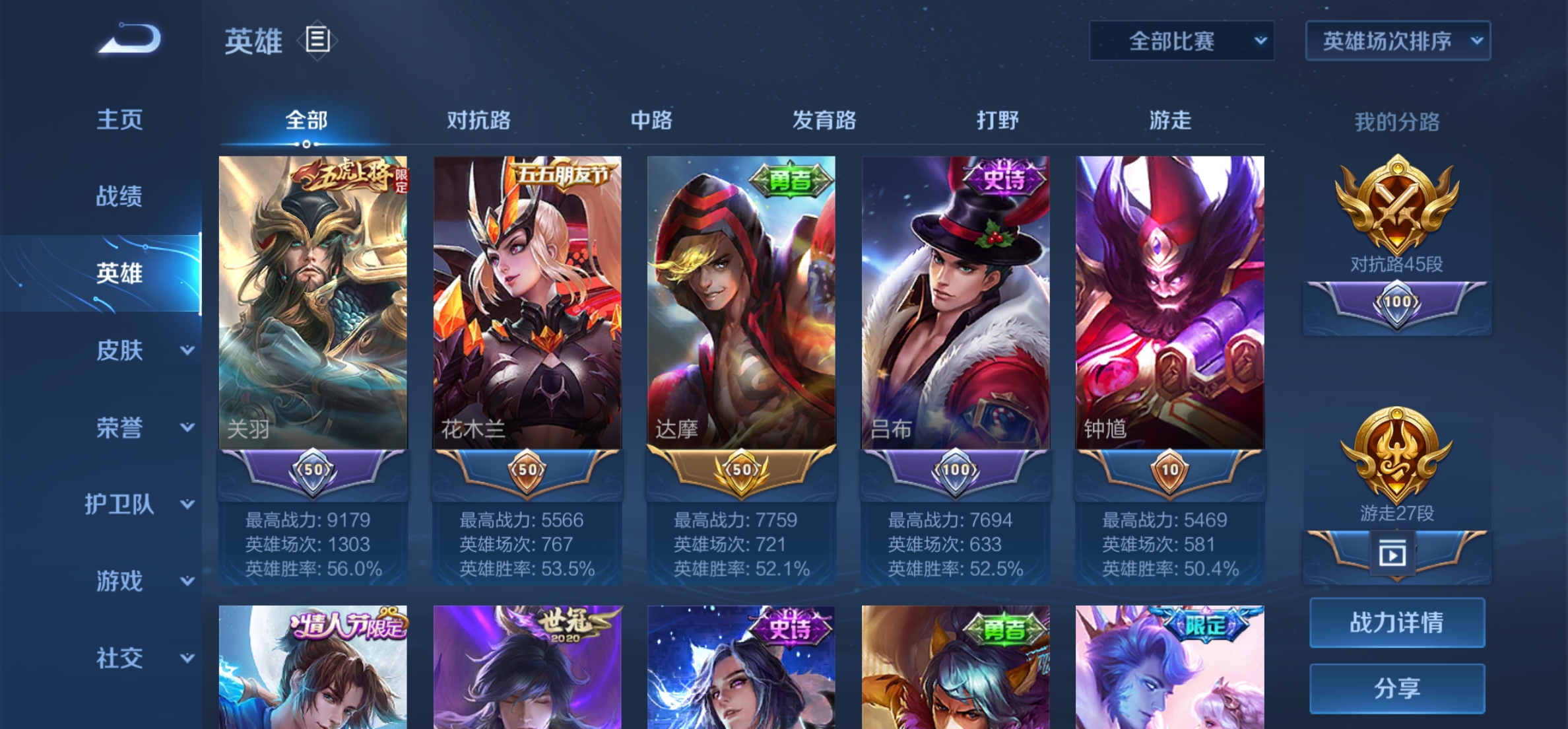Choose the 吕布 hero card
The image size is (1568, 729).
pyautogui.click(x=956, y=302)
